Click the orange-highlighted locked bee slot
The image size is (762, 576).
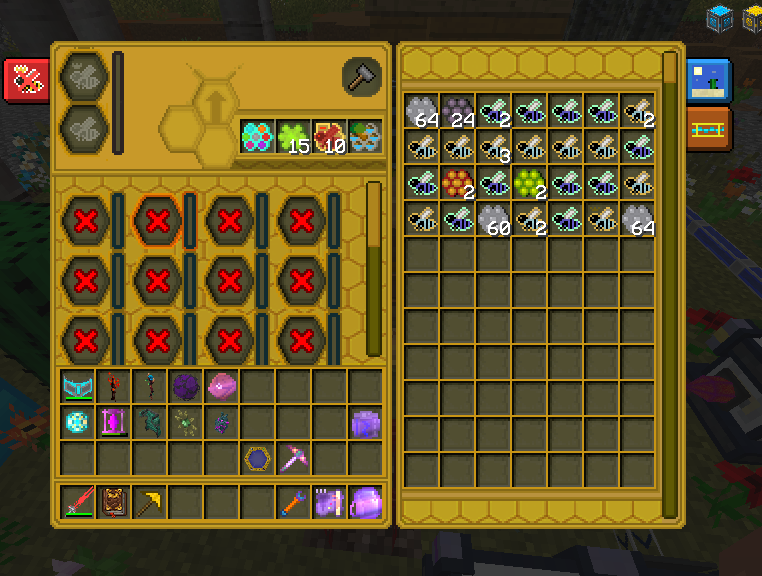(x=157, y=220)
